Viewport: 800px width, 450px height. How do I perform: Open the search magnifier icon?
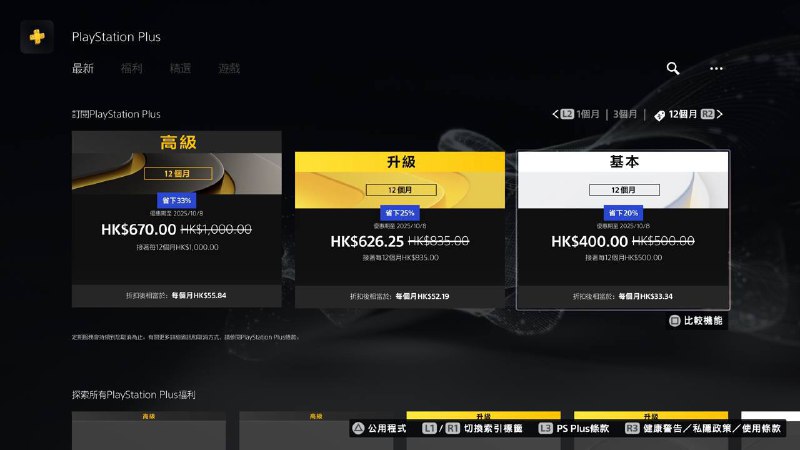(673, 68)
